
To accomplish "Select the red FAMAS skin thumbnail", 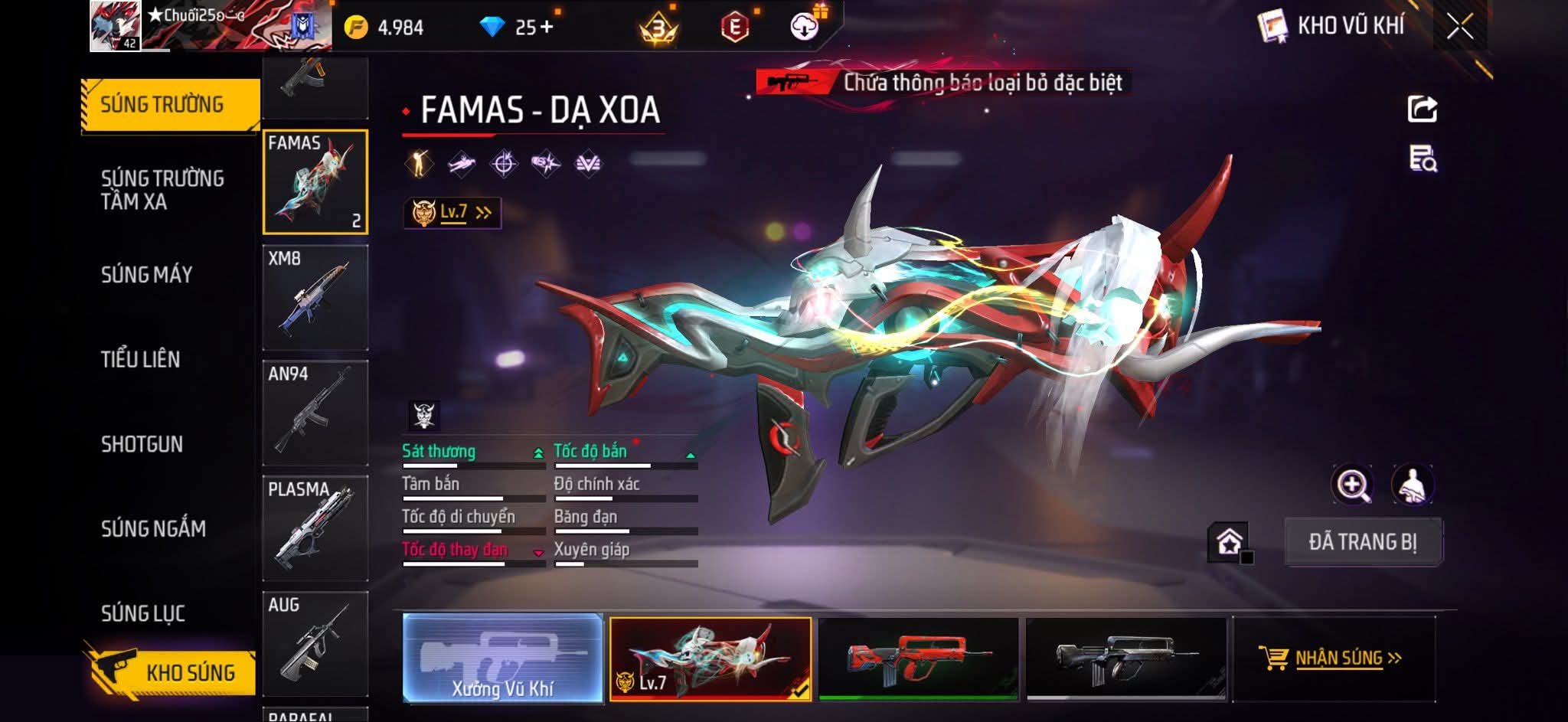I will pyautogui.click(x=918, y=658).
